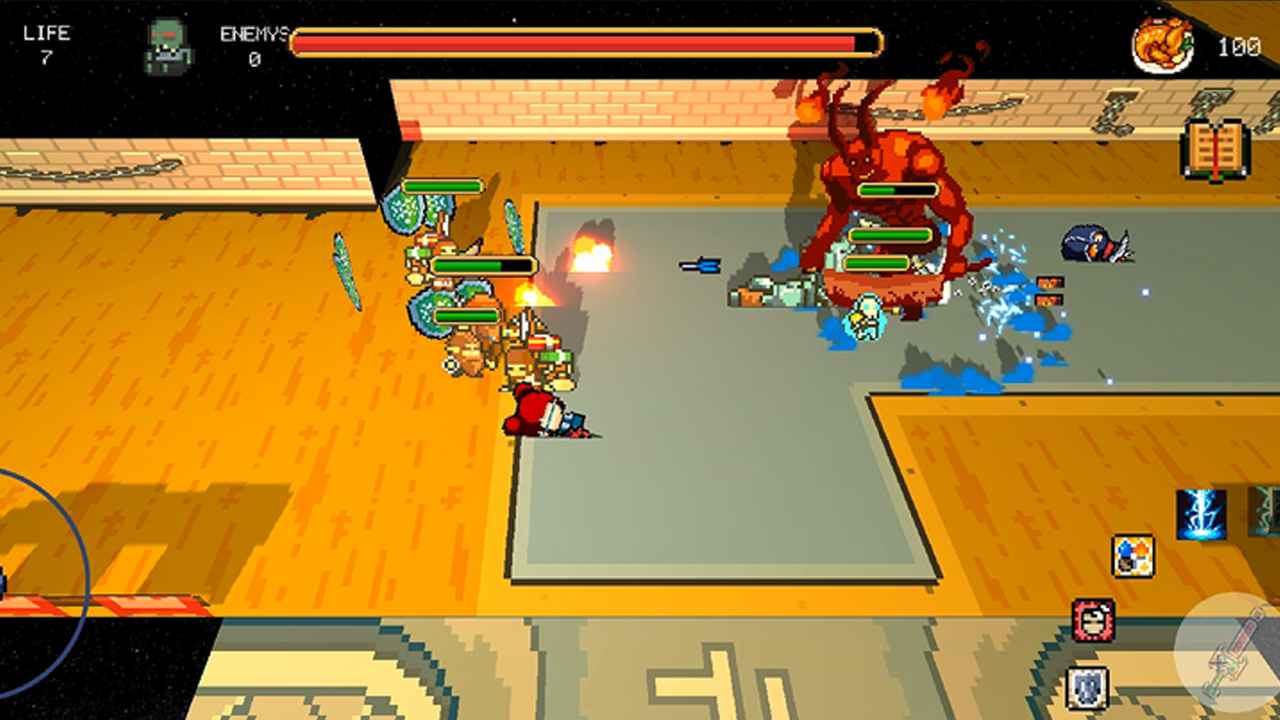
Task: Use the elemental potions skill icon
Action: pyautogui.click(x=1133, y=556)
